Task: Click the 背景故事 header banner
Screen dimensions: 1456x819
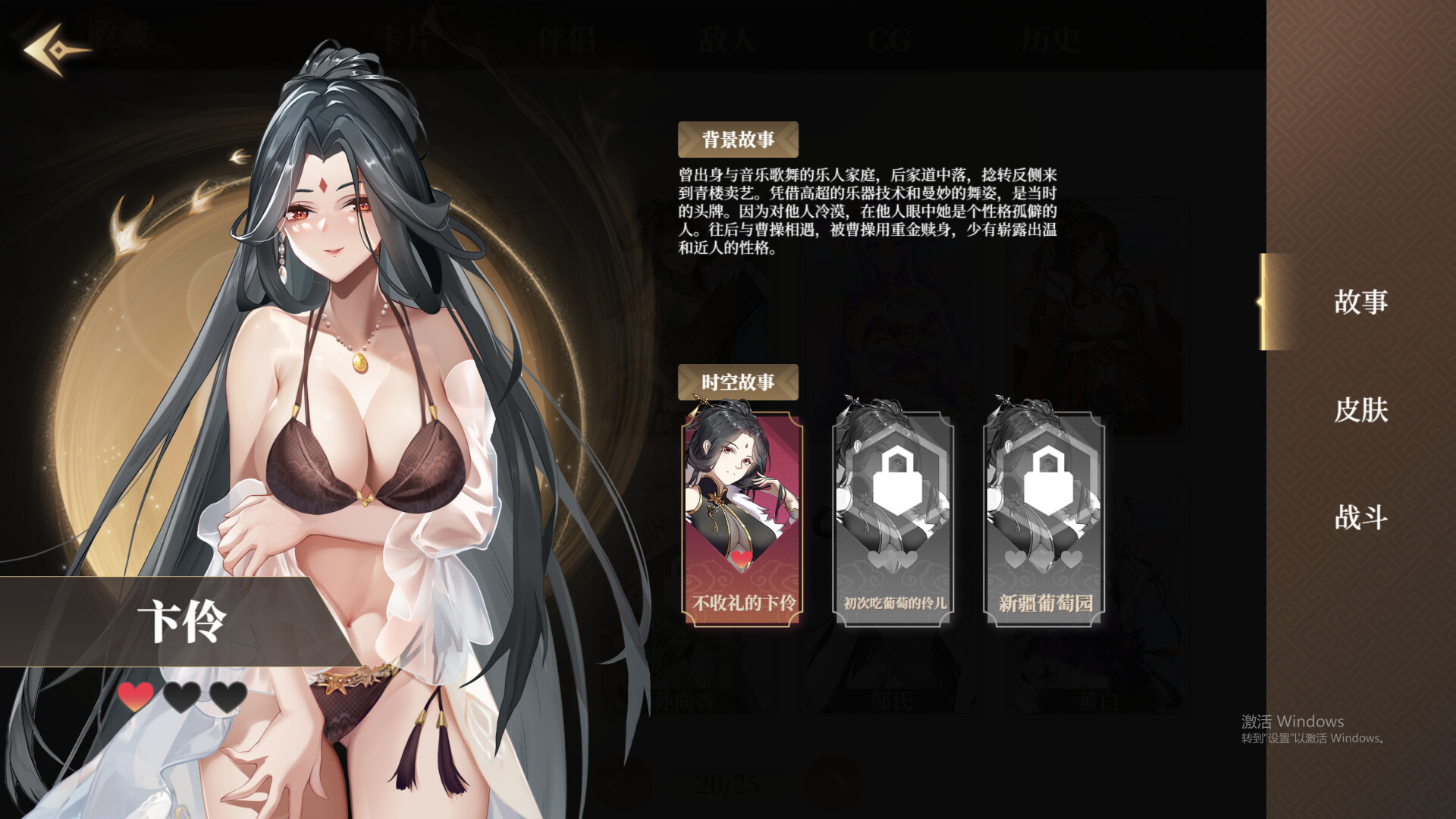Action: (738, 140)
